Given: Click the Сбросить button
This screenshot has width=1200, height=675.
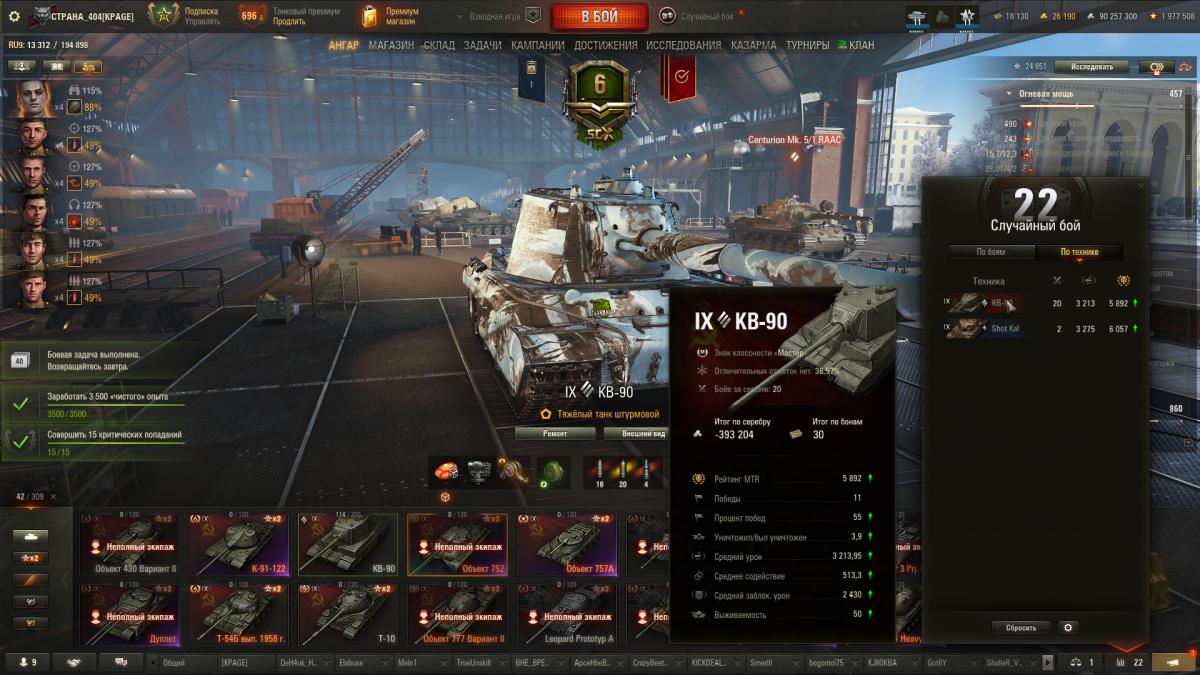Looking at the screenshot, I should (1021, 628).
